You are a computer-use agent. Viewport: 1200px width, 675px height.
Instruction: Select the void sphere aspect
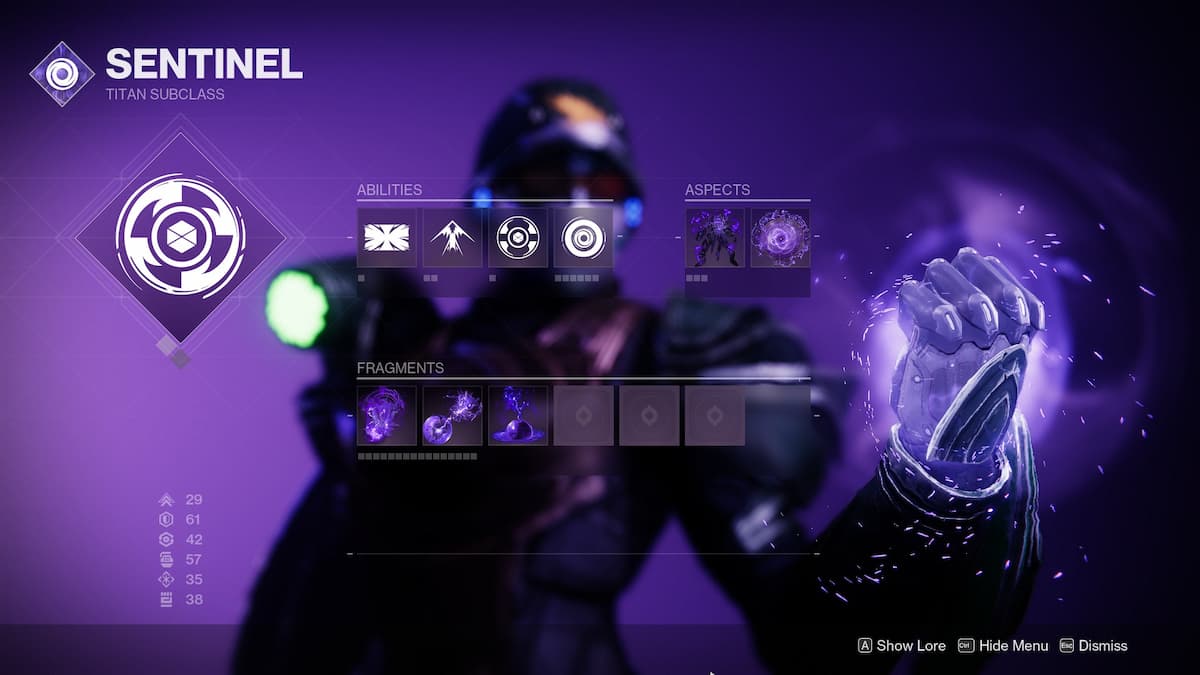(x=780, y=237)
